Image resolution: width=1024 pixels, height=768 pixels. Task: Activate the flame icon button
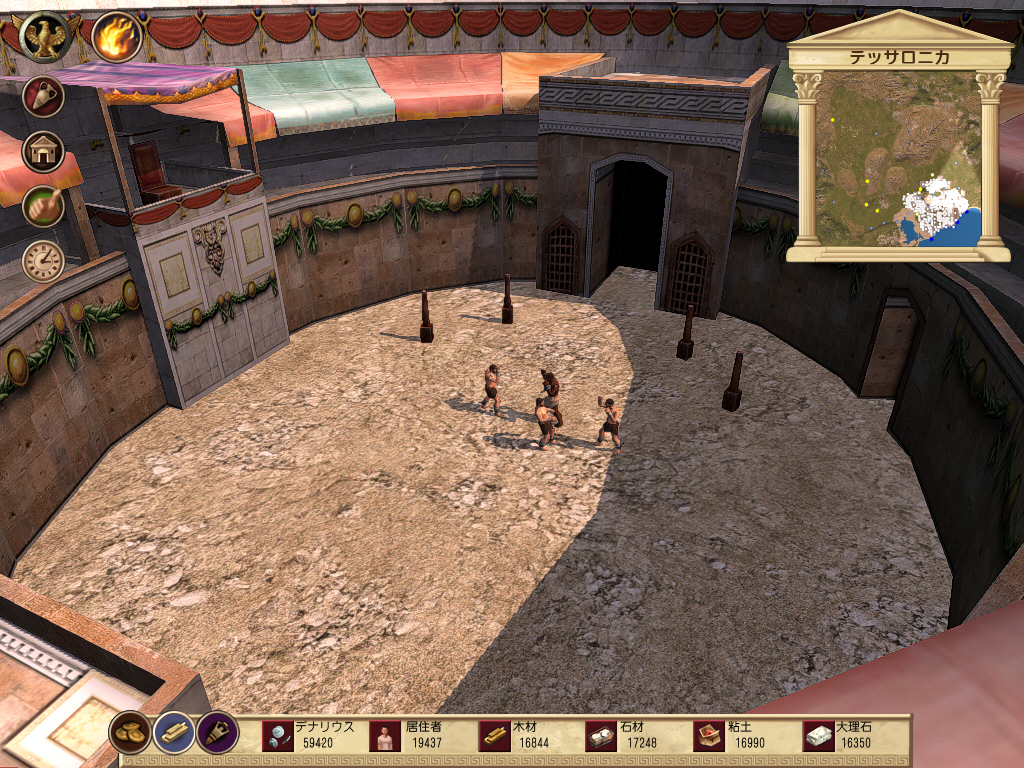(x=117, y=37)
